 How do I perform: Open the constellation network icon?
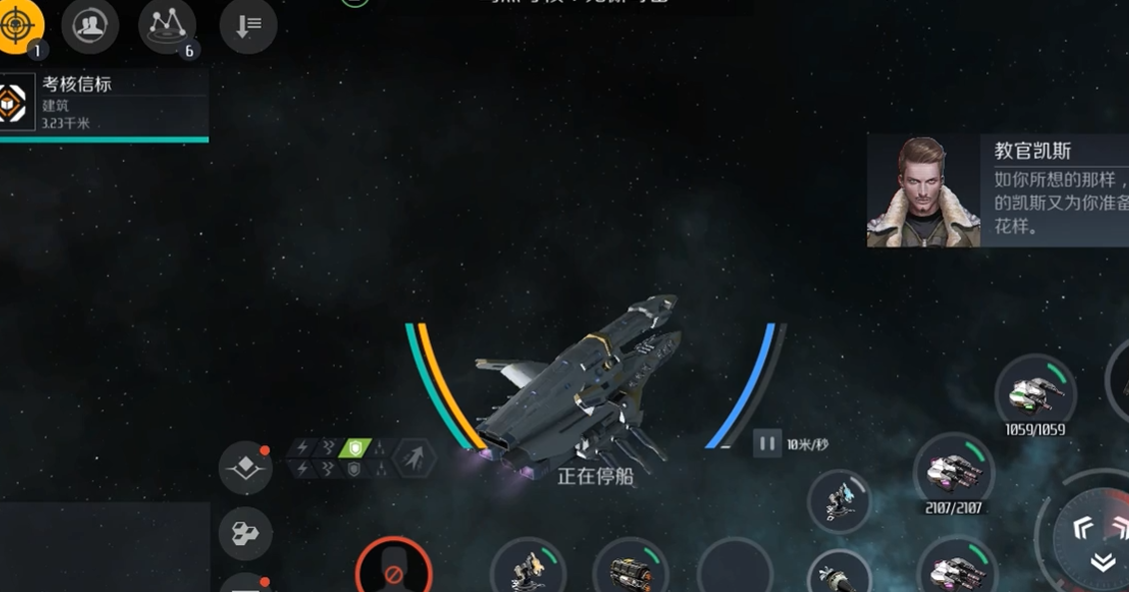pos(166,25)
